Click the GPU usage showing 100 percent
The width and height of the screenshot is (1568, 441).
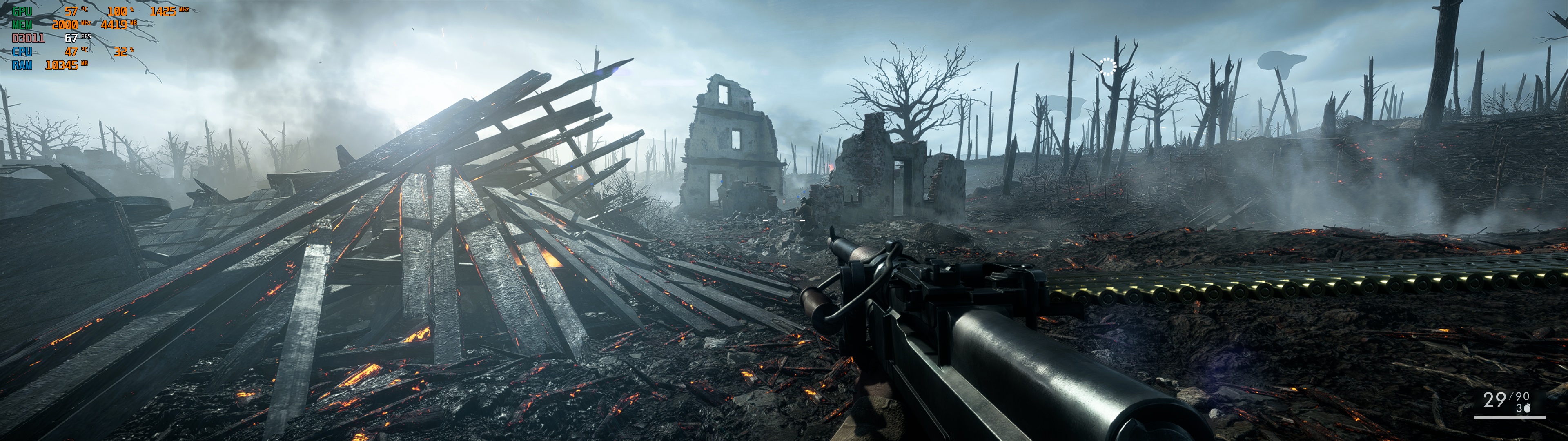[118, 11]
